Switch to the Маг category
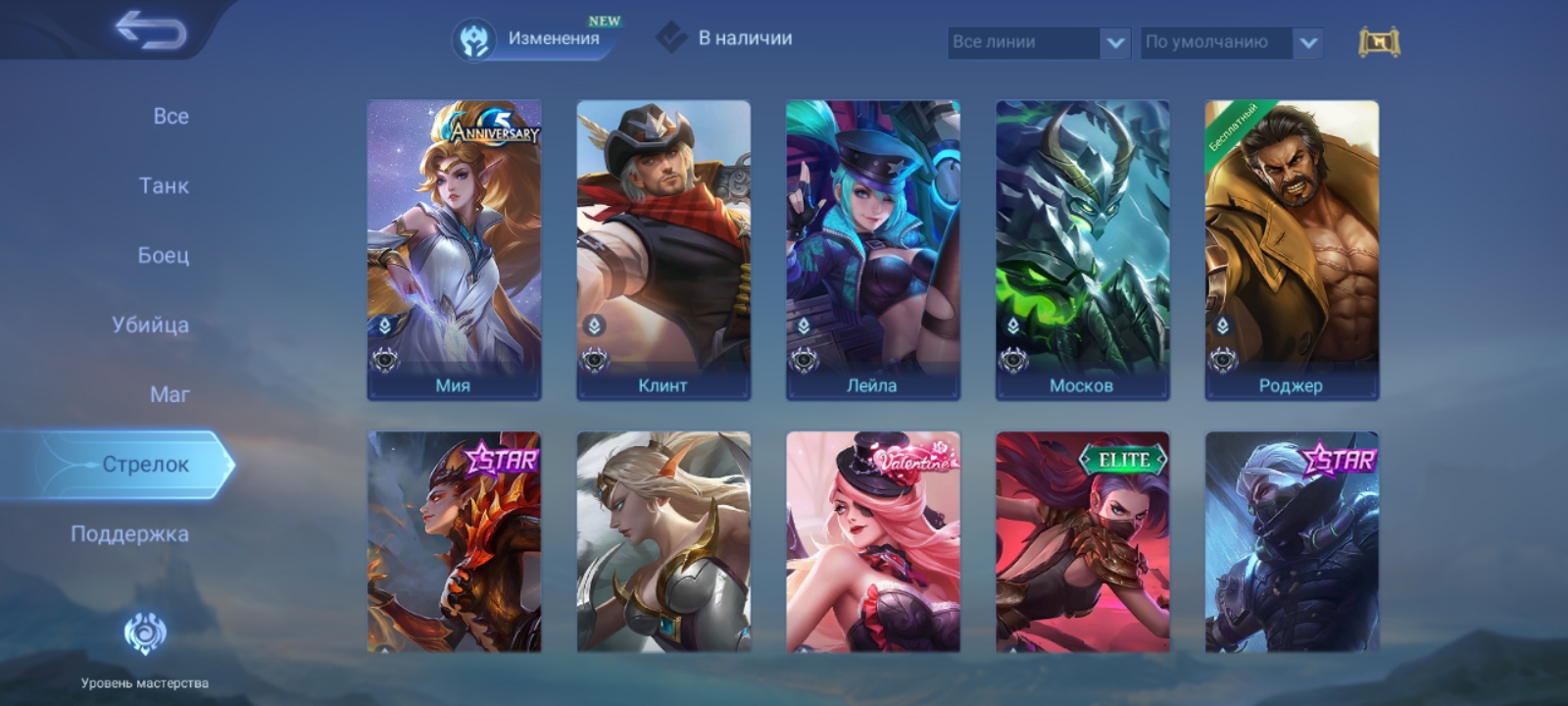Screen dimensions: 1568x706 pyautogui.click(x=170, y=394)
